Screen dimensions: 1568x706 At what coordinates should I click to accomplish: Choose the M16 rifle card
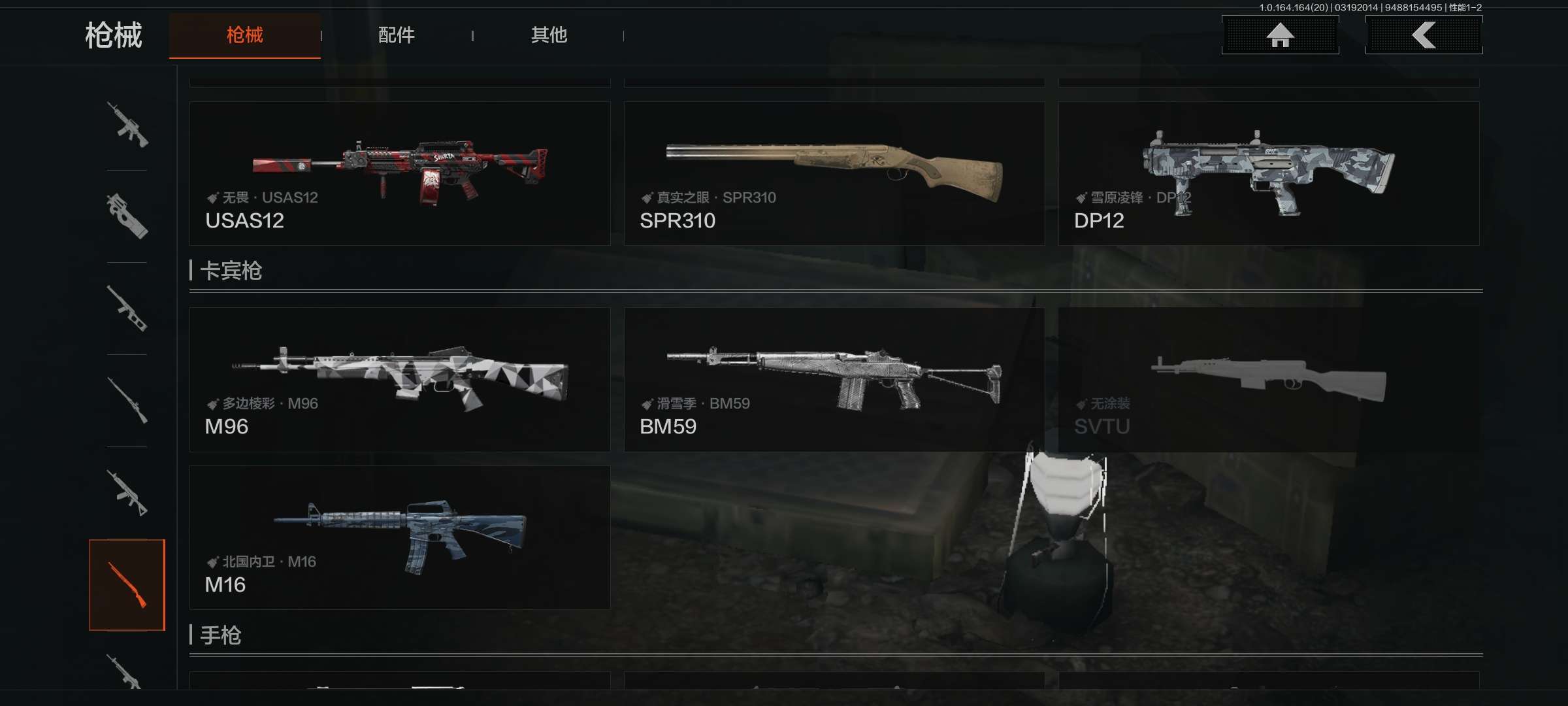click(x=400, y=537)
